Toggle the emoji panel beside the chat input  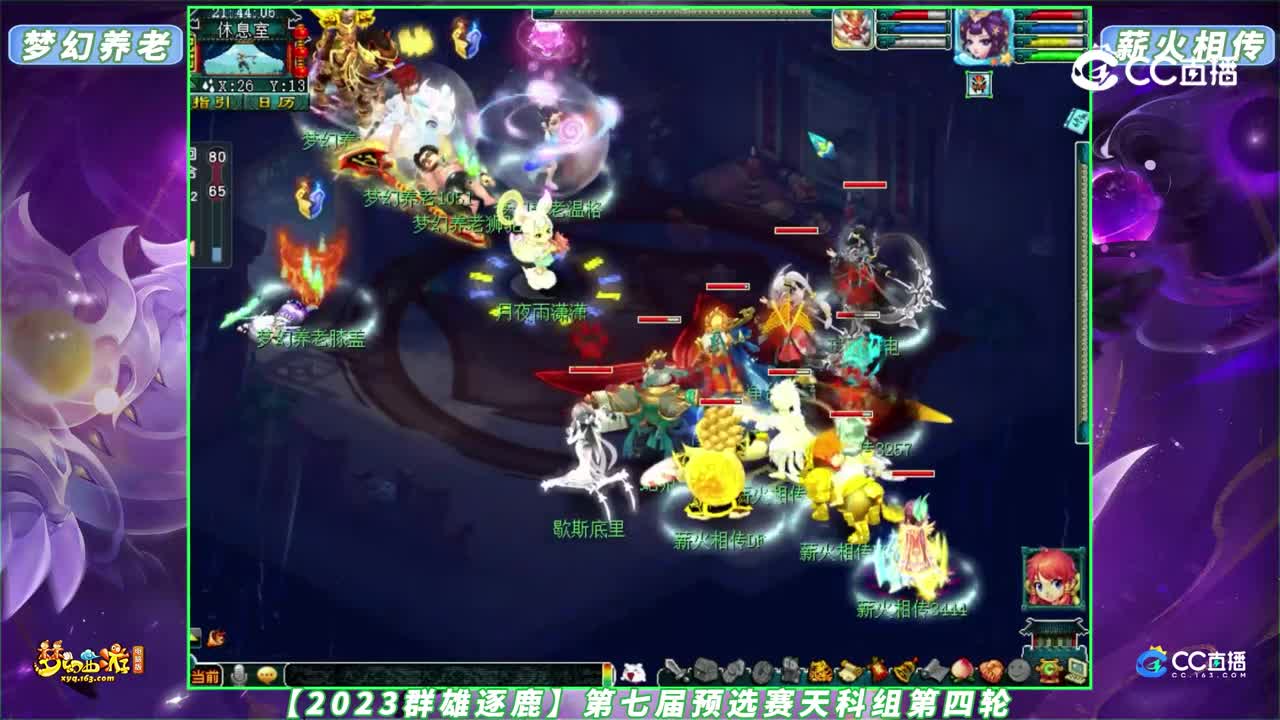tap(267, 674)
